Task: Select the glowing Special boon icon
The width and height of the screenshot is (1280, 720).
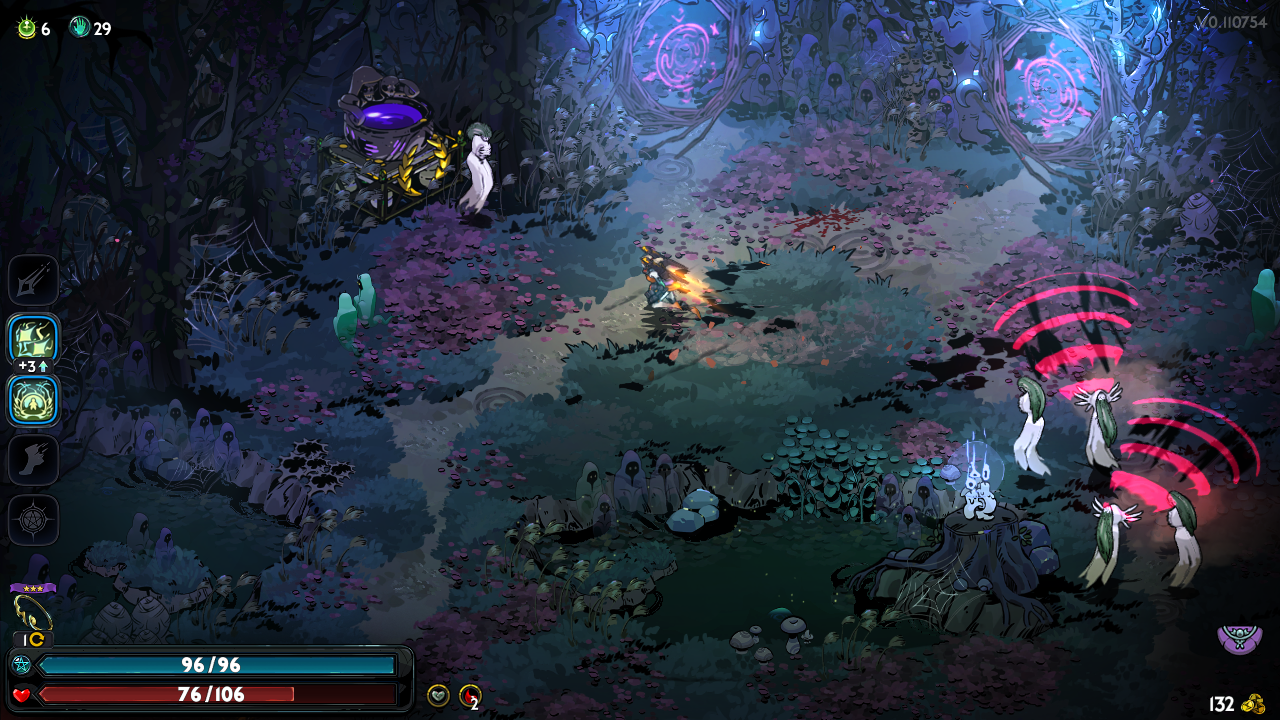Action: [x=33, y=340]
